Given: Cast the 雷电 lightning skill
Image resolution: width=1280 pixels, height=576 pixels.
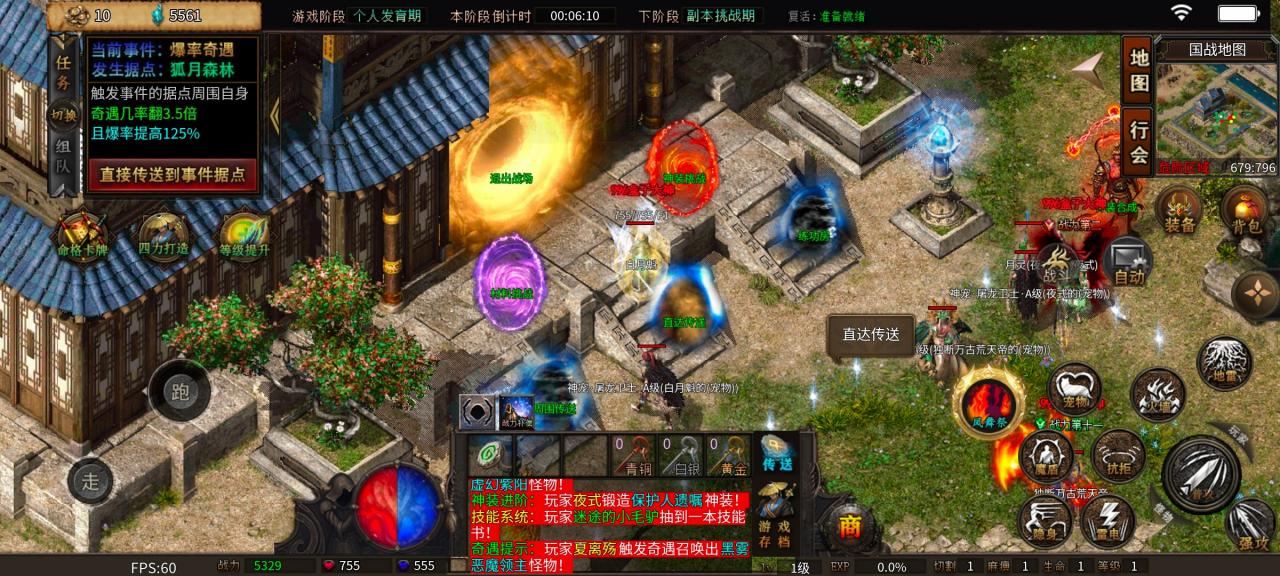Looking at the screenshot, I should [1107, 520].
